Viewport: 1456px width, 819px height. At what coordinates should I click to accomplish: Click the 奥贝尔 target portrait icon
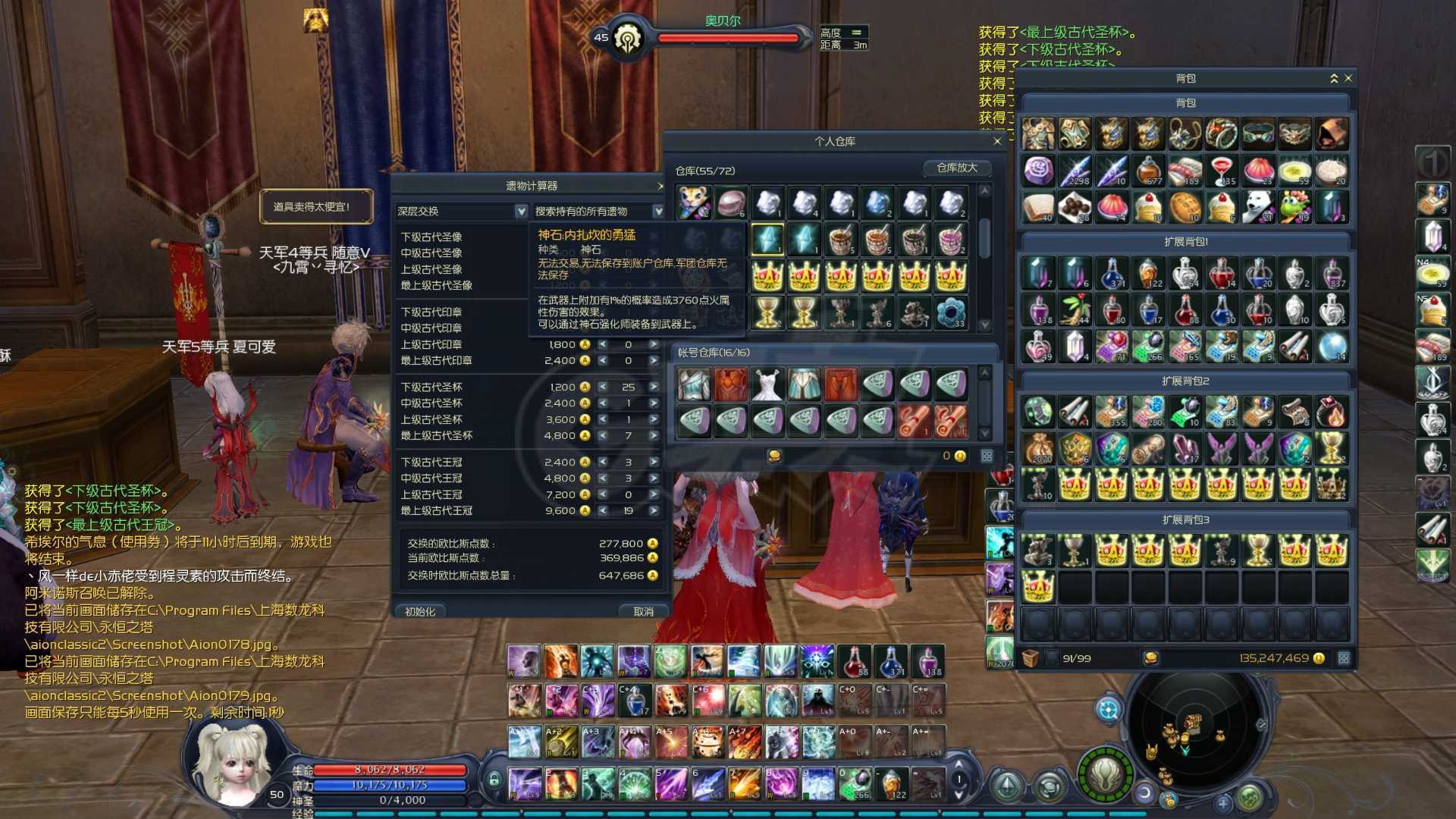click(x=628, y=37)
